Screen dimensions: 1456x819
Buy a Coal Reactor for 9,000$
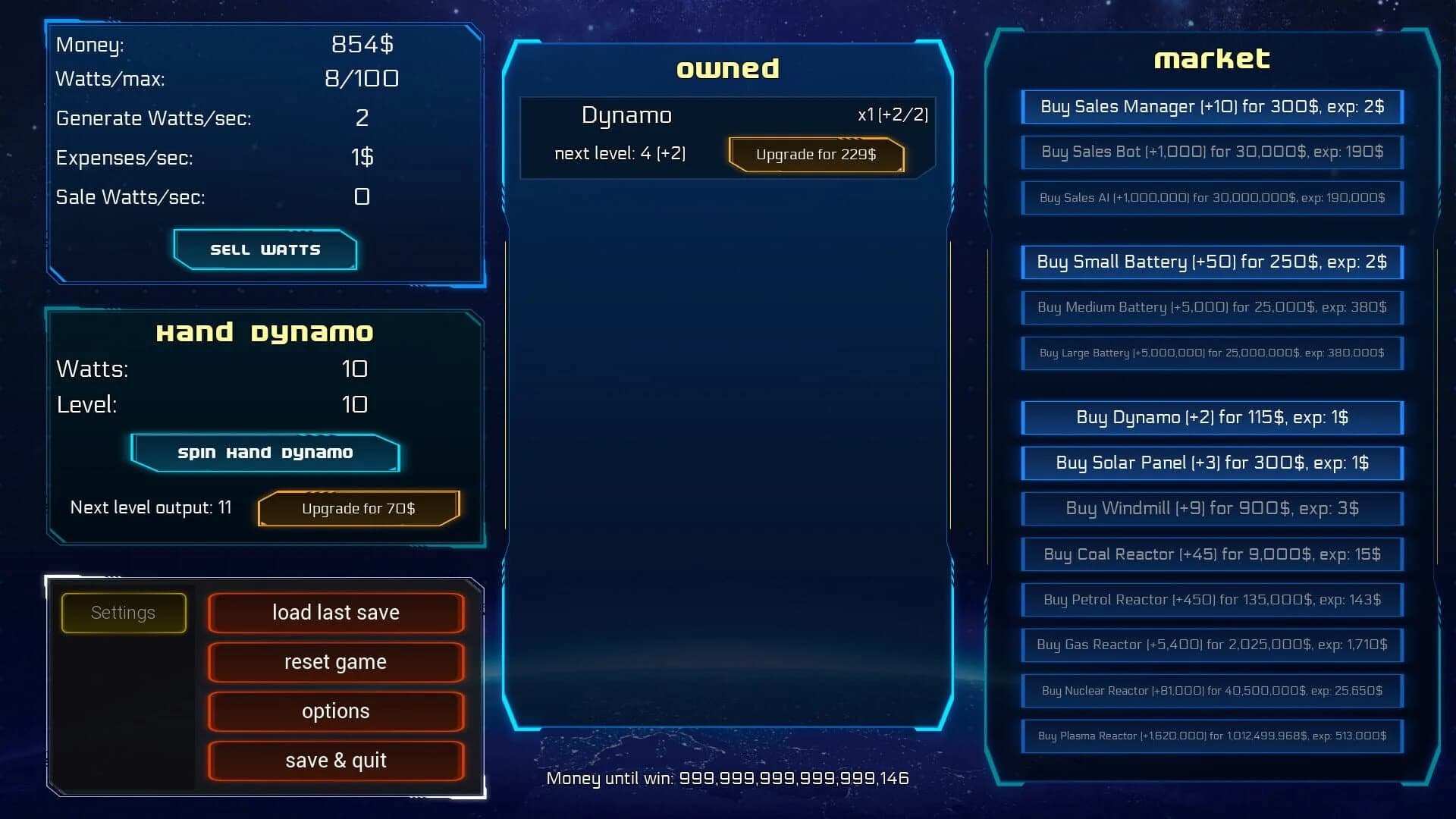[x=1211, y=554]
